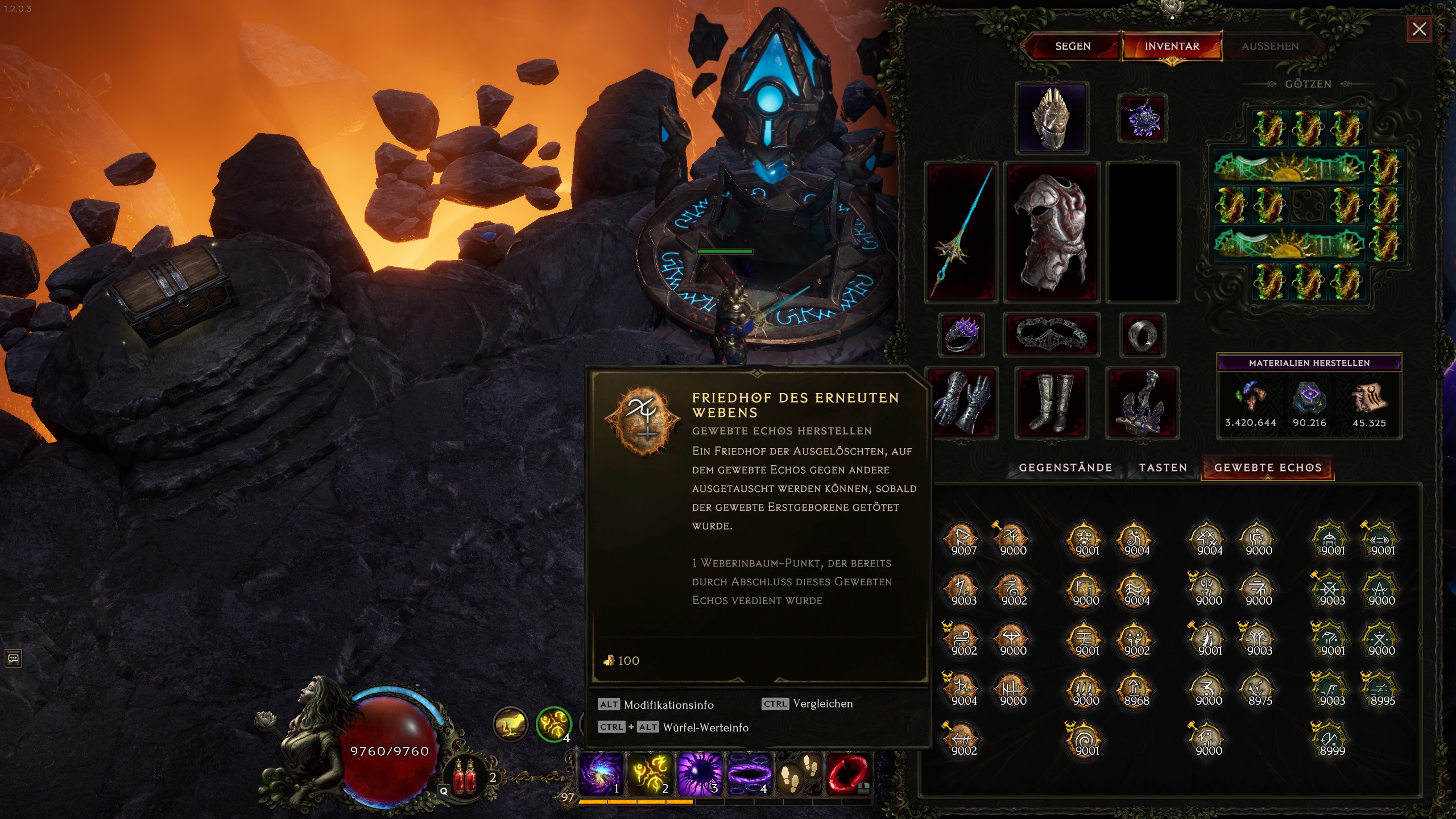This screenshot has height=819, width=1456.
Task: Pick the woven echo with count 8968
Action: pyautogui.click(x=1136, y=689)
